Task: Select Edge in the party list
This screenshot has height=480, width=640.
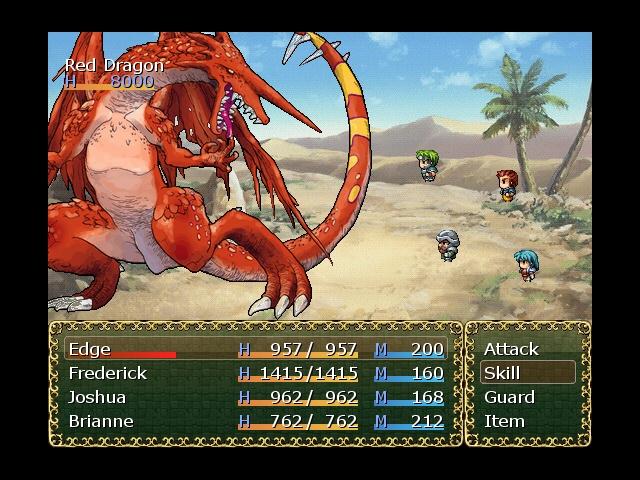Action: [255, 349]
